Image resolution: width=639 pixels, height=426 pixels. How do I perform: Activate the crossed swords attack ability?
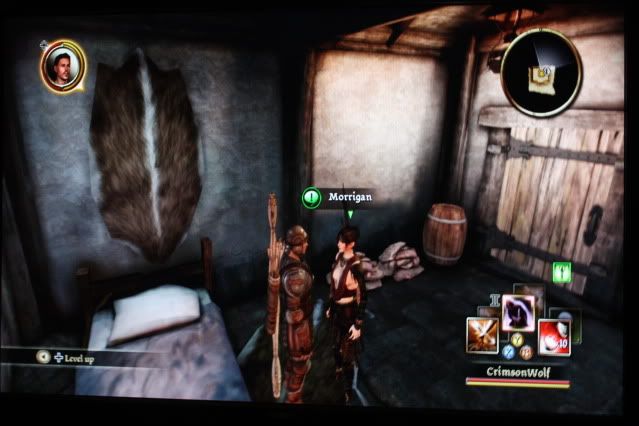482,334
